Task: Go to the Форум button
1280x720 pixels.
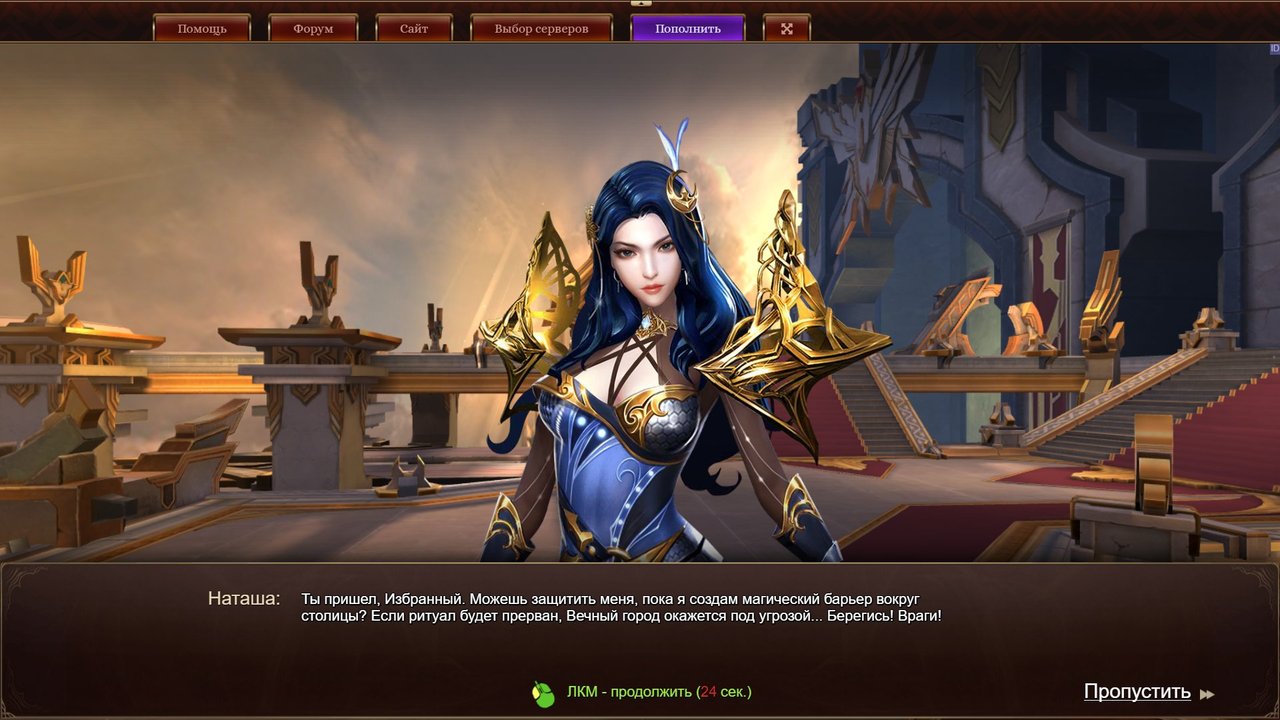Action: [x=313, y=28]
